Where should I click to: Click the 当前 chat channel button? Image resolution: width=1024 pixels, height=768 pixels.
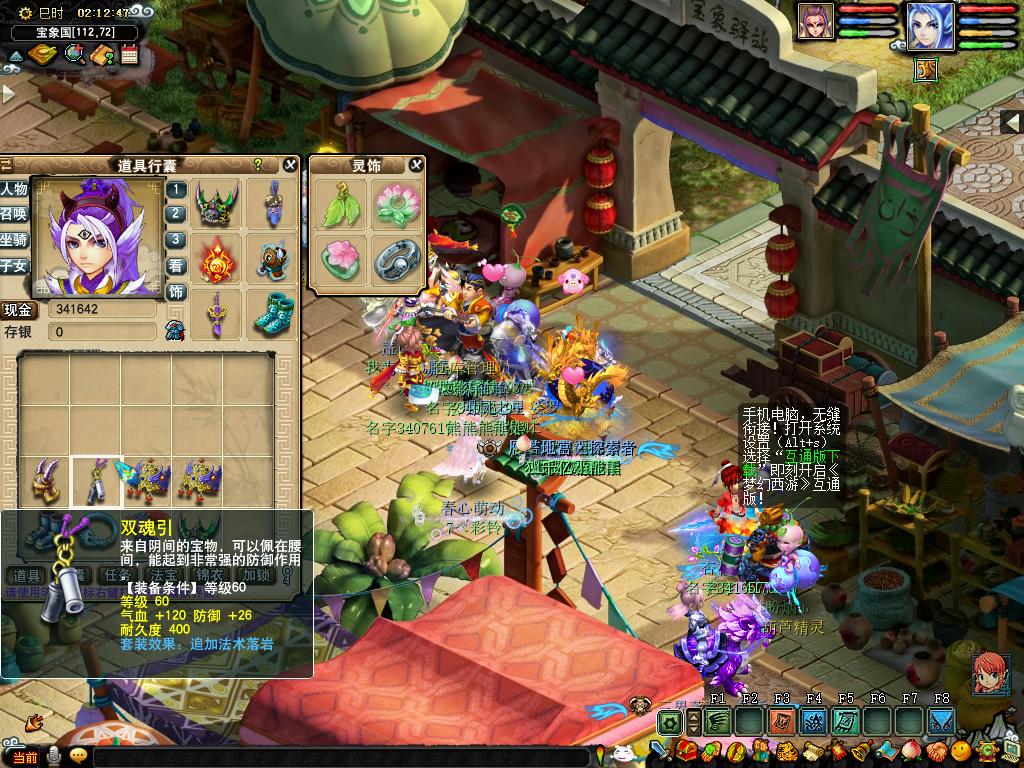point(25,757)
